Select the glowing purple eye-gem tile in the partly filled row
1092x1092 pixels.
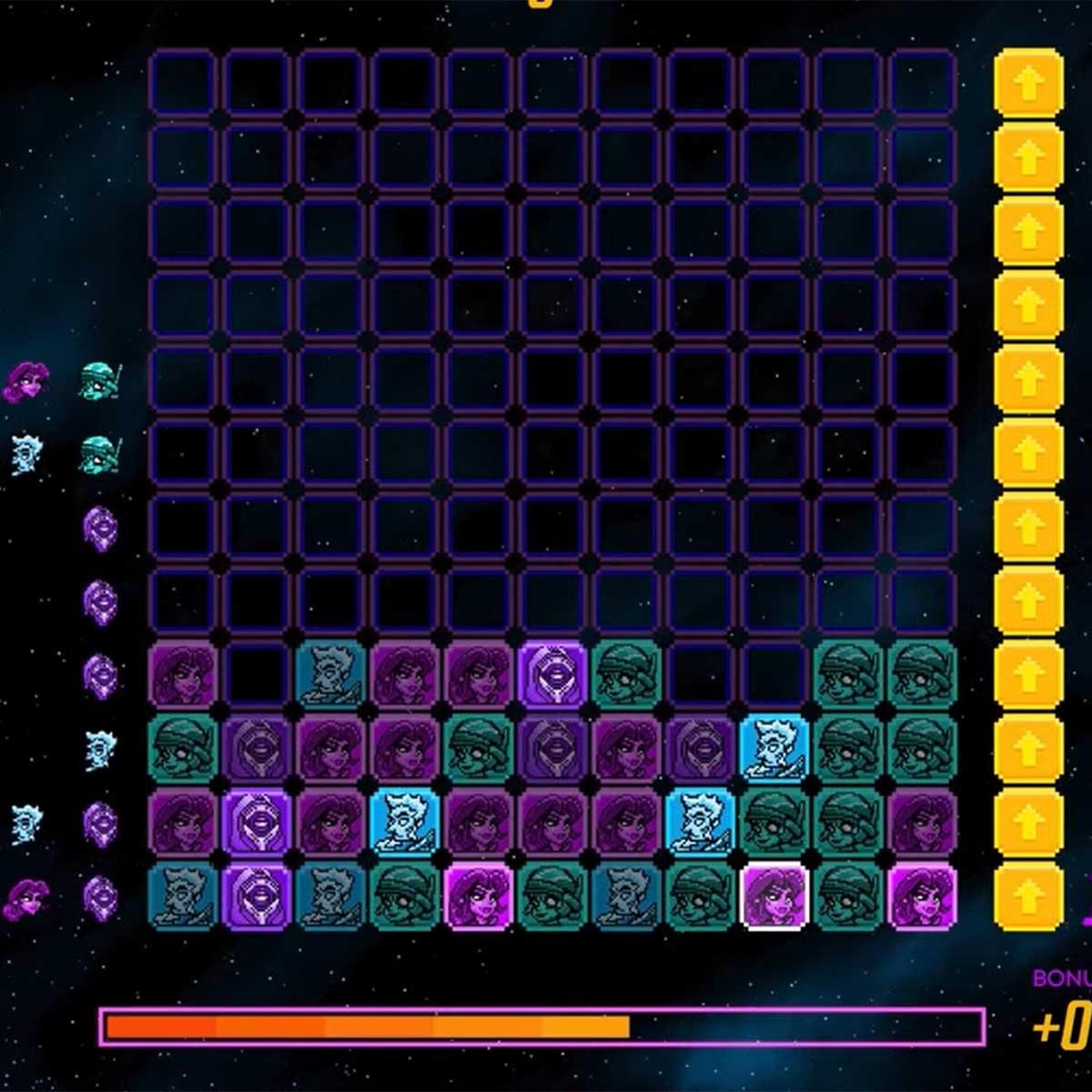552,674
